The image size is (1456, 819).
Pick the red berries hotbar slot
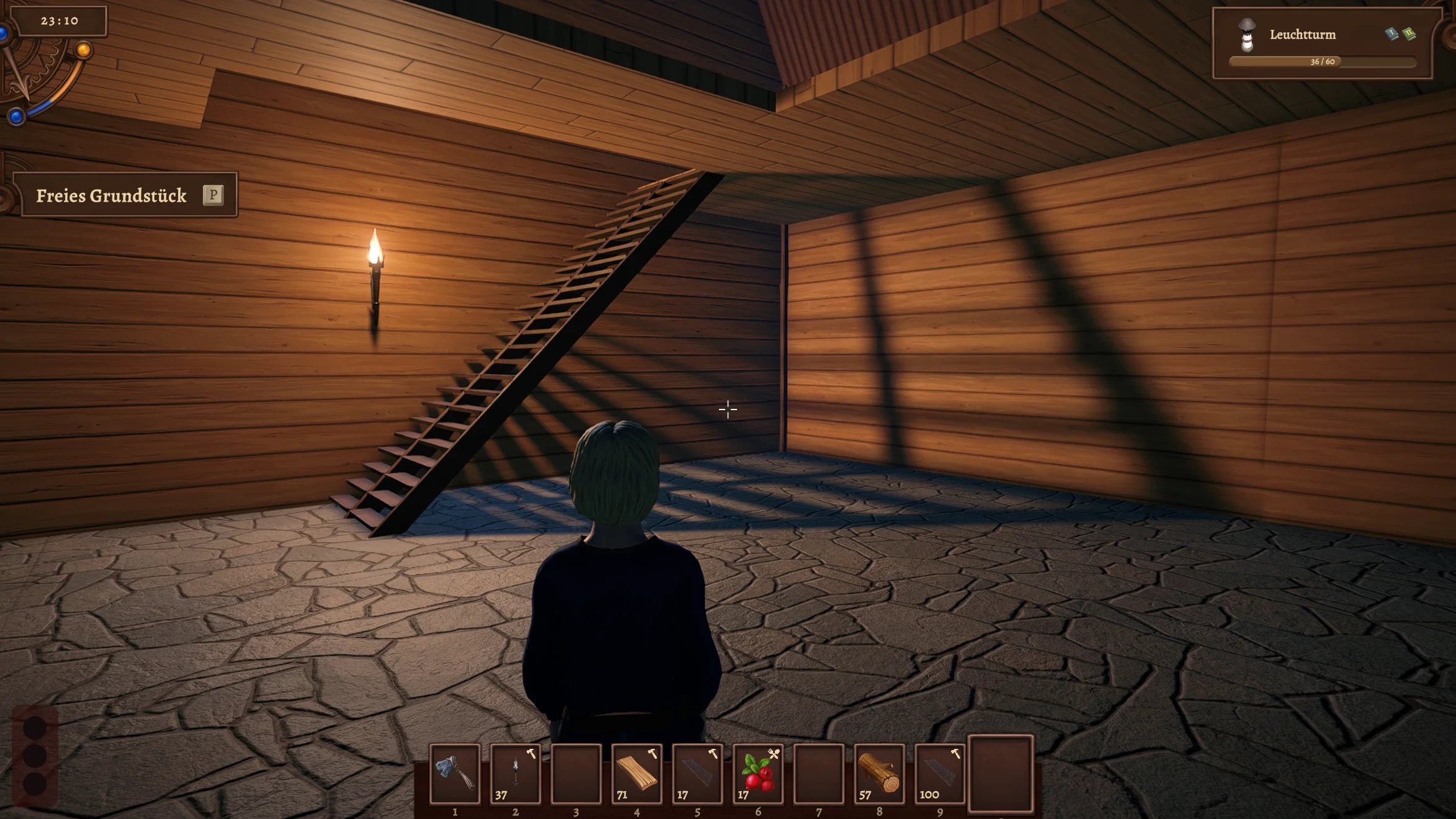(x=757, y=773)
